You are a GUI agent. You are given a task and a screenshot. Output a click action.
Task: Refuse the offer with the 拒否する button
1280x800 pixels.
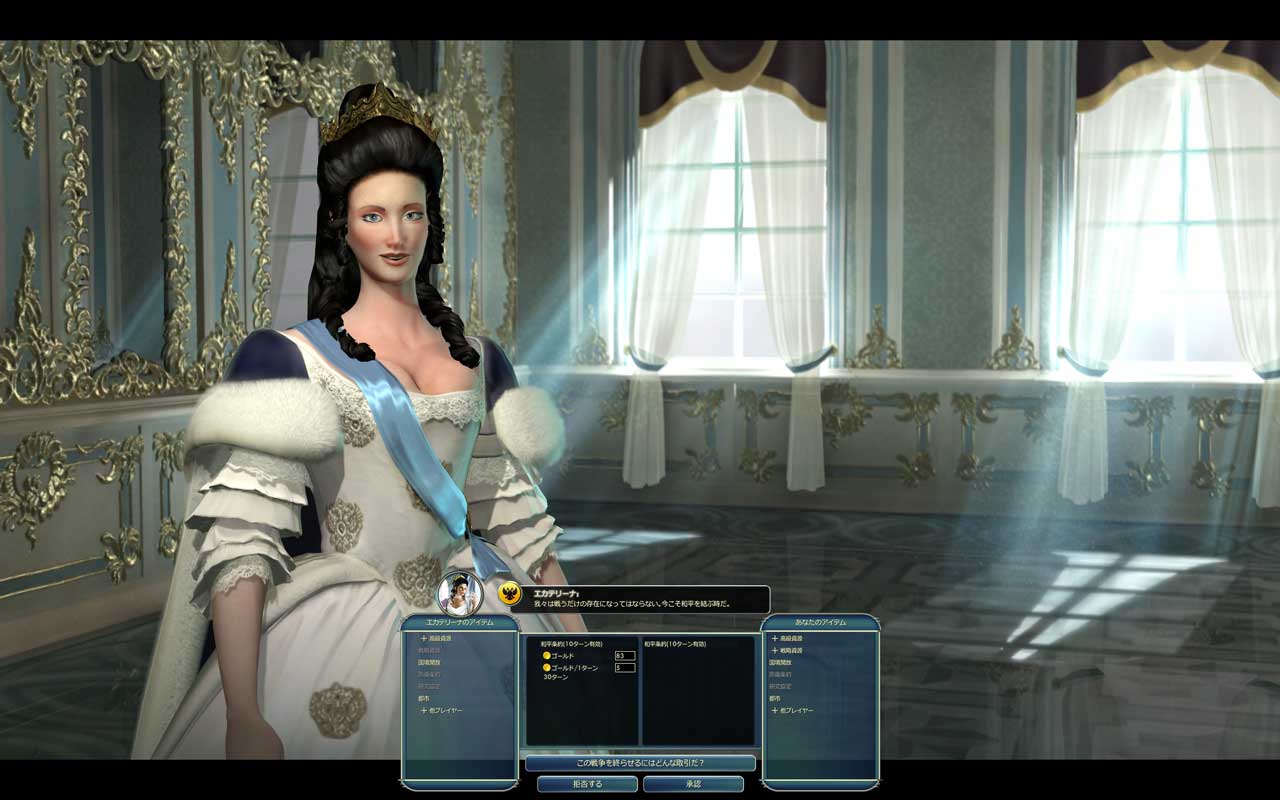tap(587, 784)
